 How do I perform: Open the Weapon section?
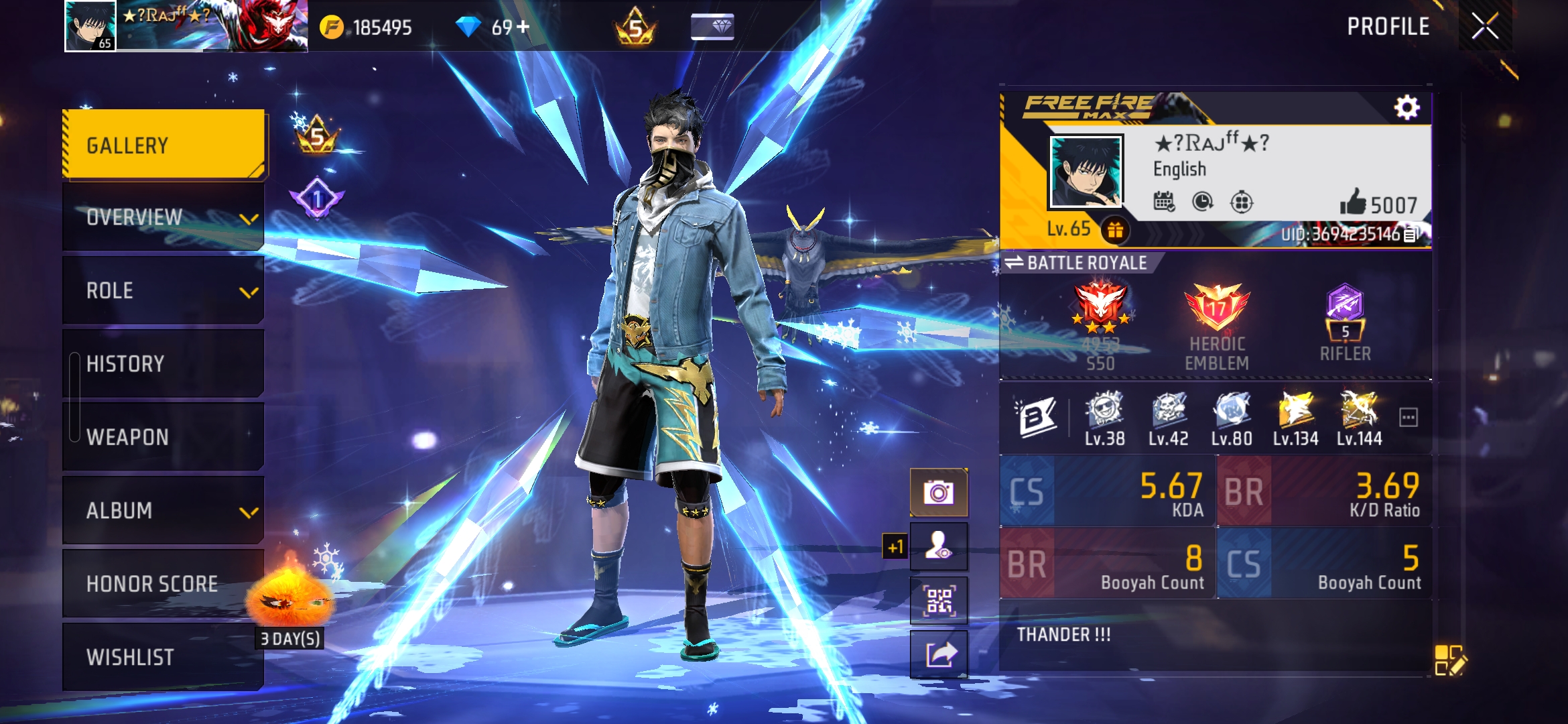click(x=164, y=437)
